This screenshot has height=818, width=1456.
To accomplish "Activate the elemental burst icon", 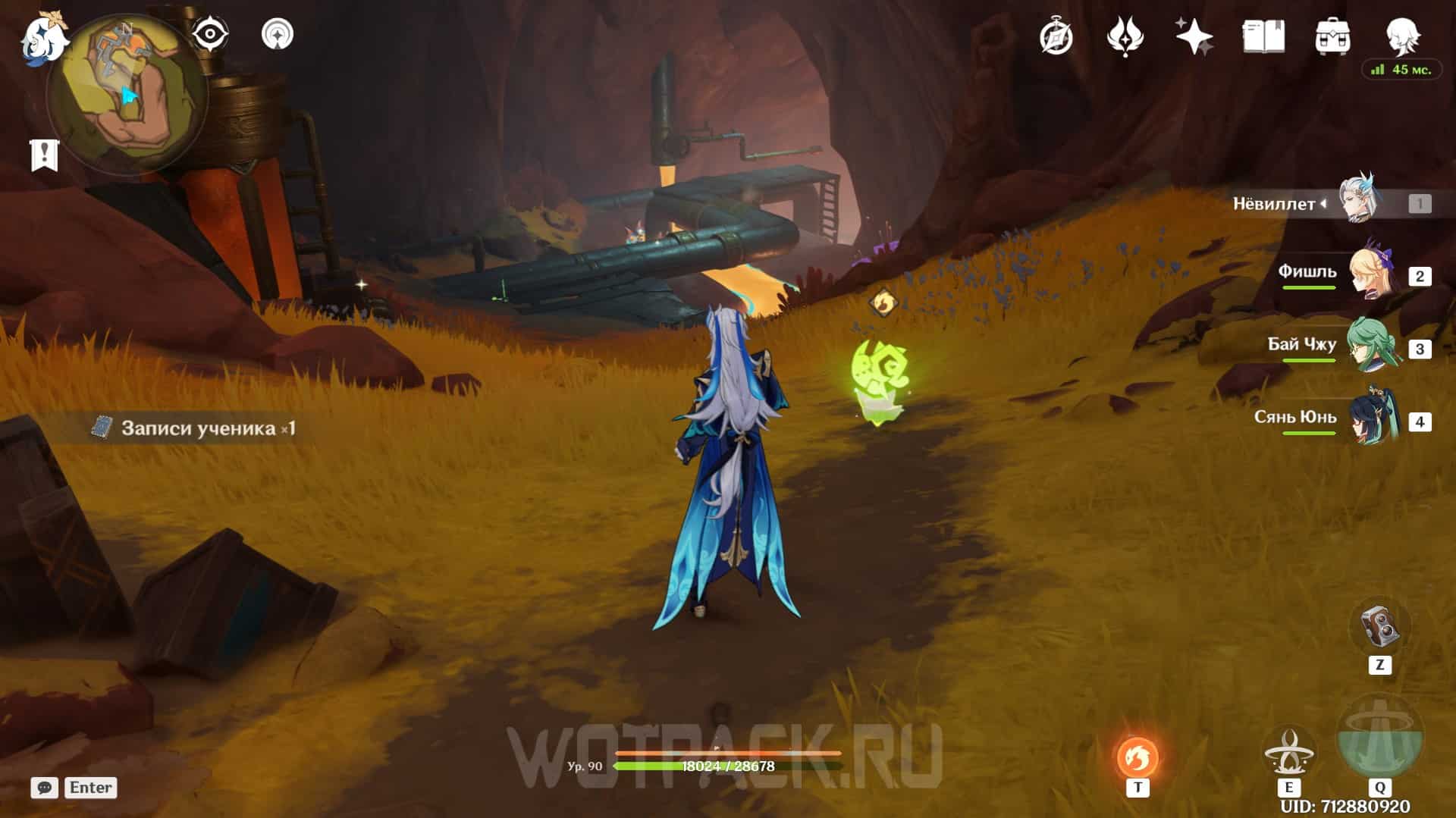I will click(1379, 739).
